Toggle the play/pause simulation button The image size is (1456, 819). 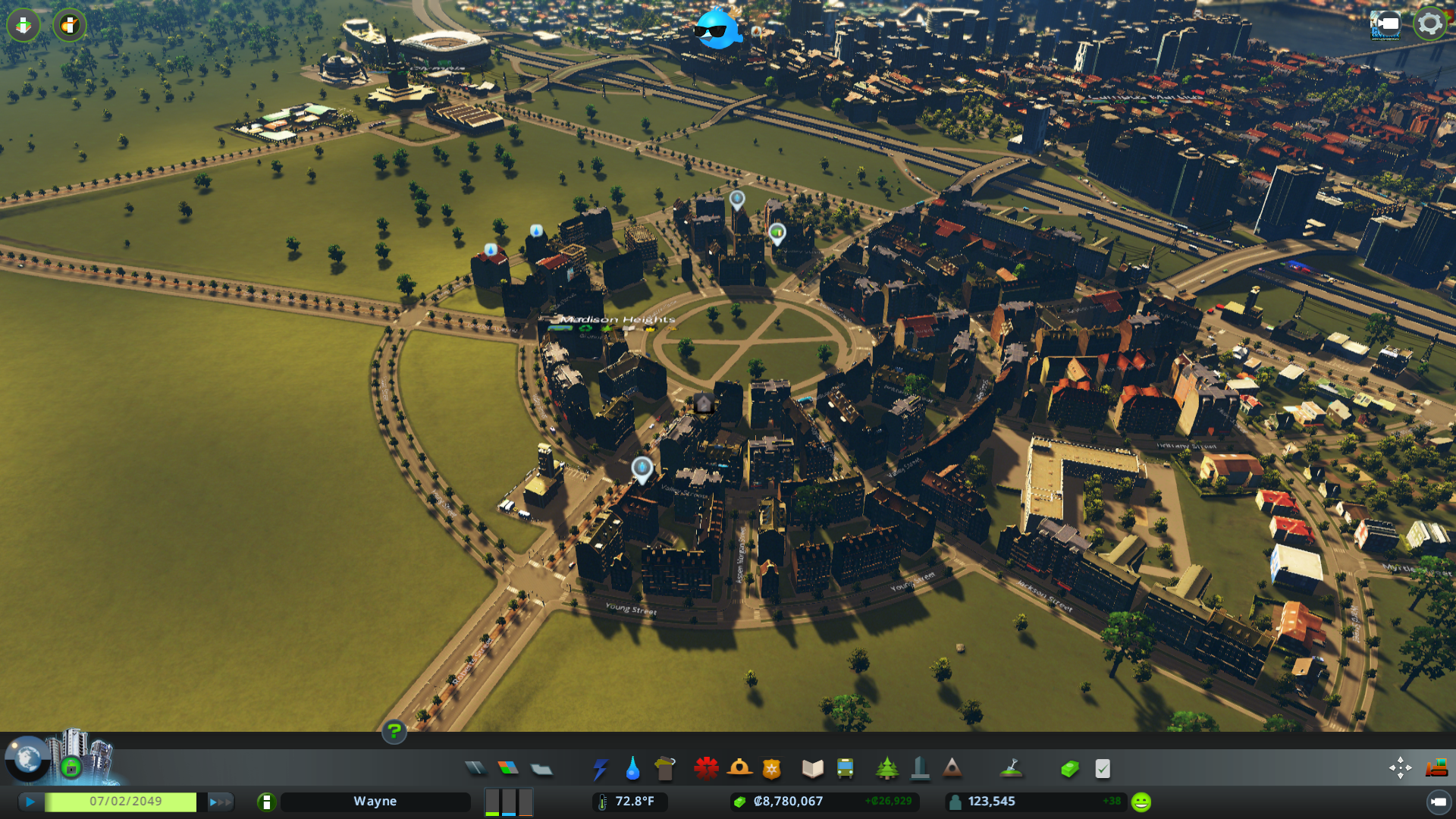pos(30,802)
